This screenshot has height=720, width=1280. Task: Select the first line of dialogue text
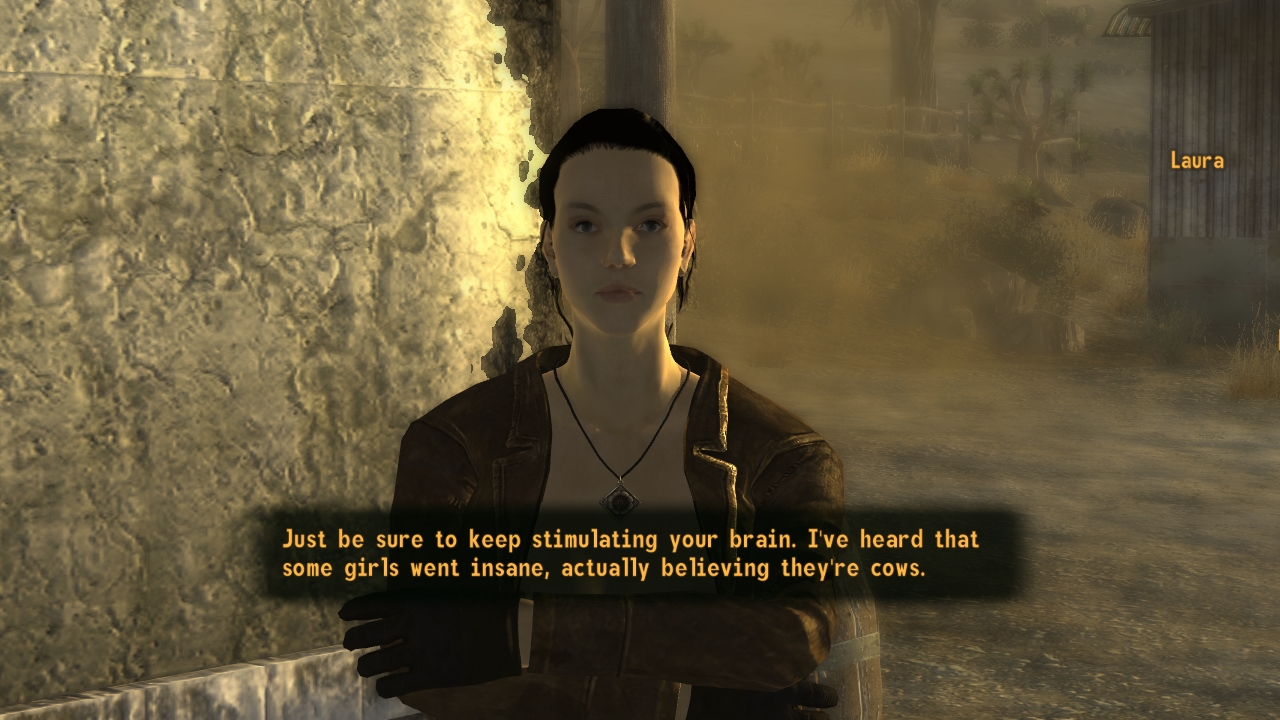(630, 538)
